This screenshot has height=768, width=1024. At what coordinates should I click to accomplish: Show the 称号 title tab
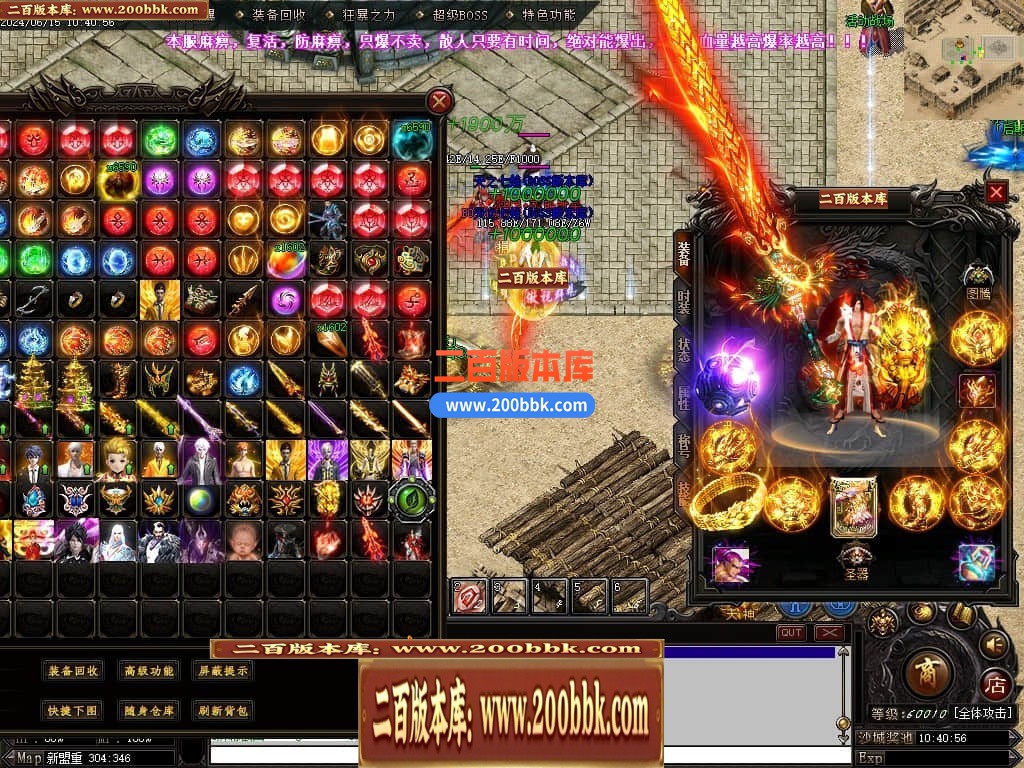(684, 444)
